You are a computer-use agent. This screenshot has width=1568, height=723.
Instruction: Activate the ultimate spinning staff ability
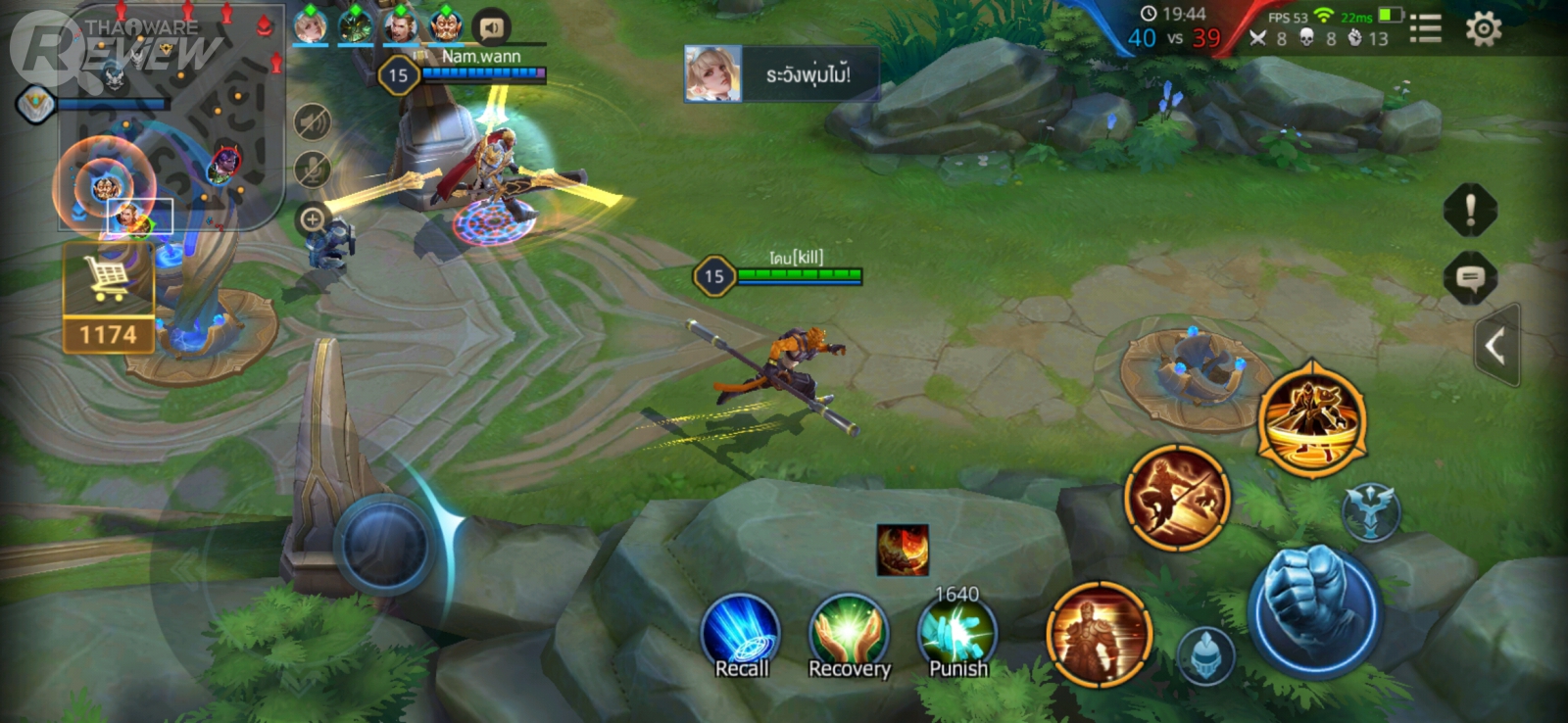(x=1311, y=418)
